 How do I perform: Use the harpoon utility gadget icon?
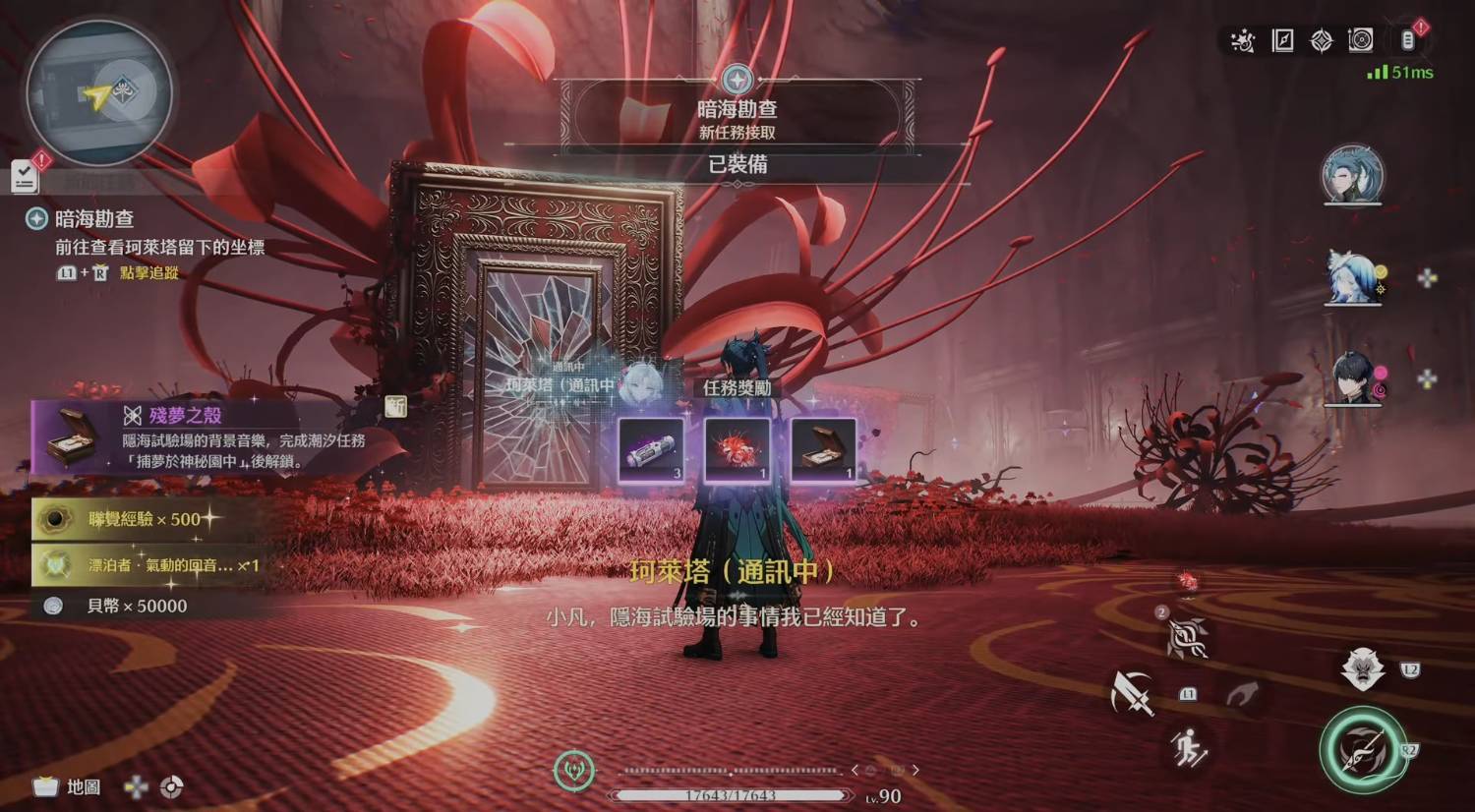click(1188, 638)
